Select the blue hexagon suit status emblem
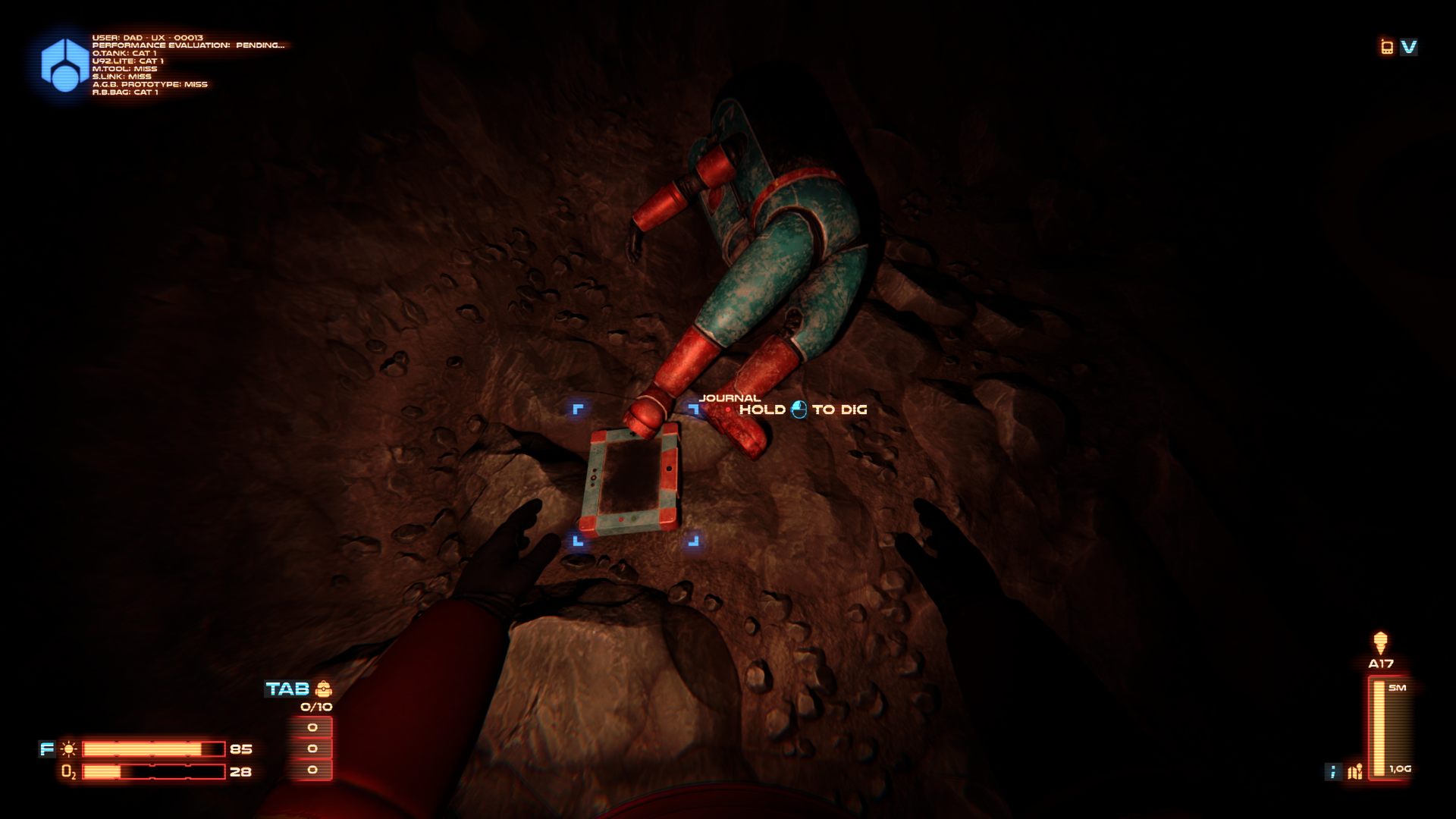Viewport: 1456px width, 819px height. [64, 65]
